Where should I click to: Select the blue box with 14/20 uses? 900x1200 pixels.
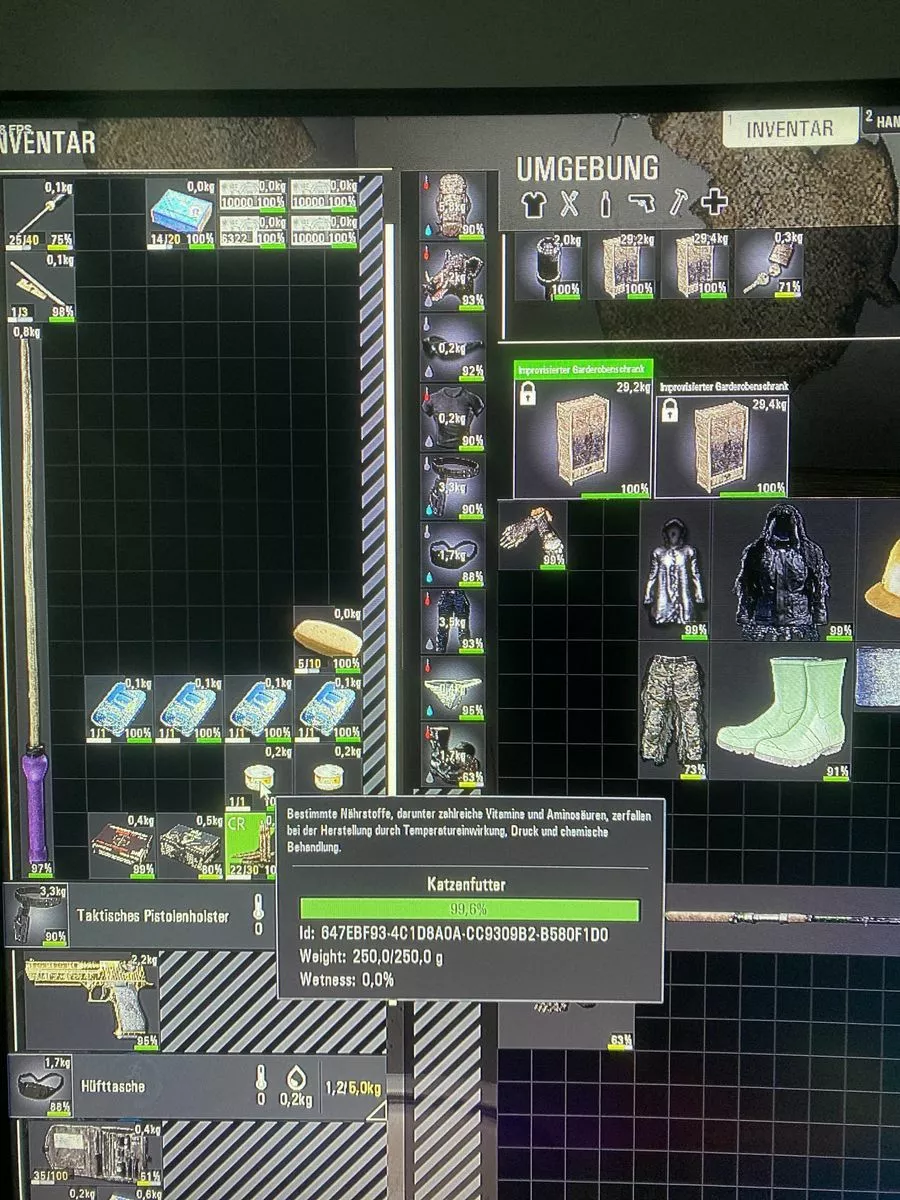tap(180, 213)
